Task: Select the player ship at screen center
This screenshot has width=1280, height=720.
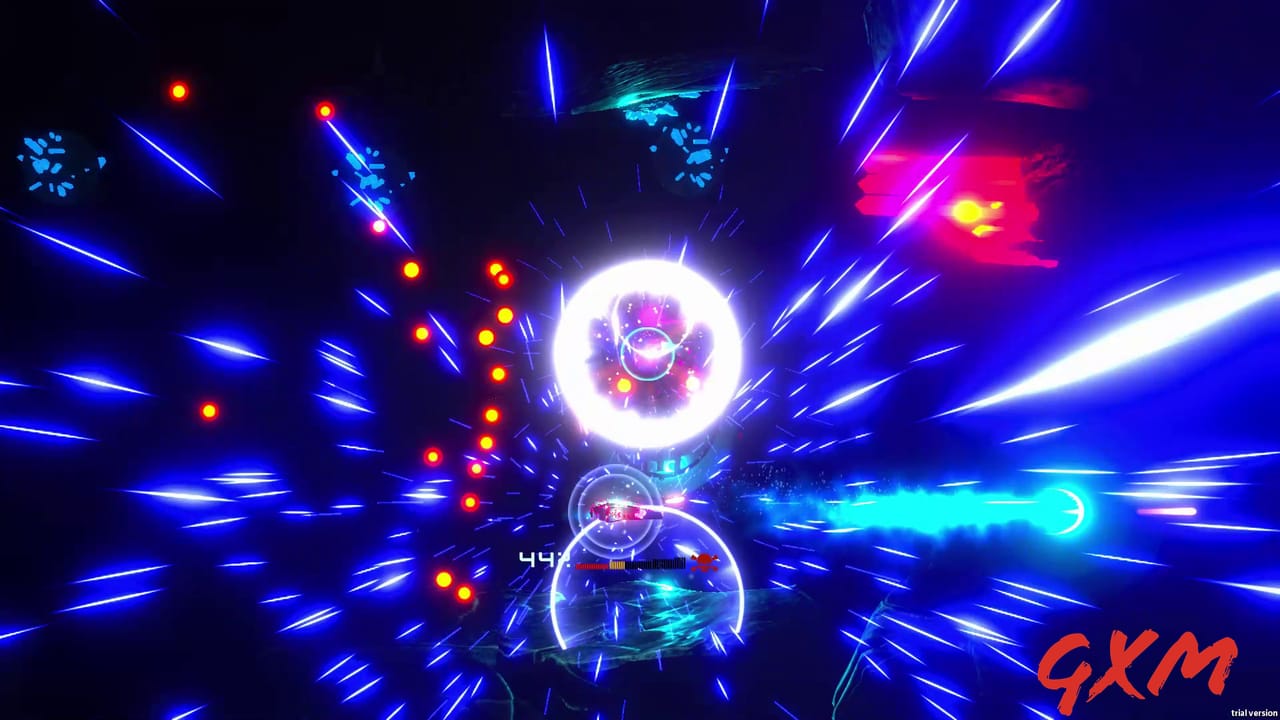Action: [x=618, y=512]
